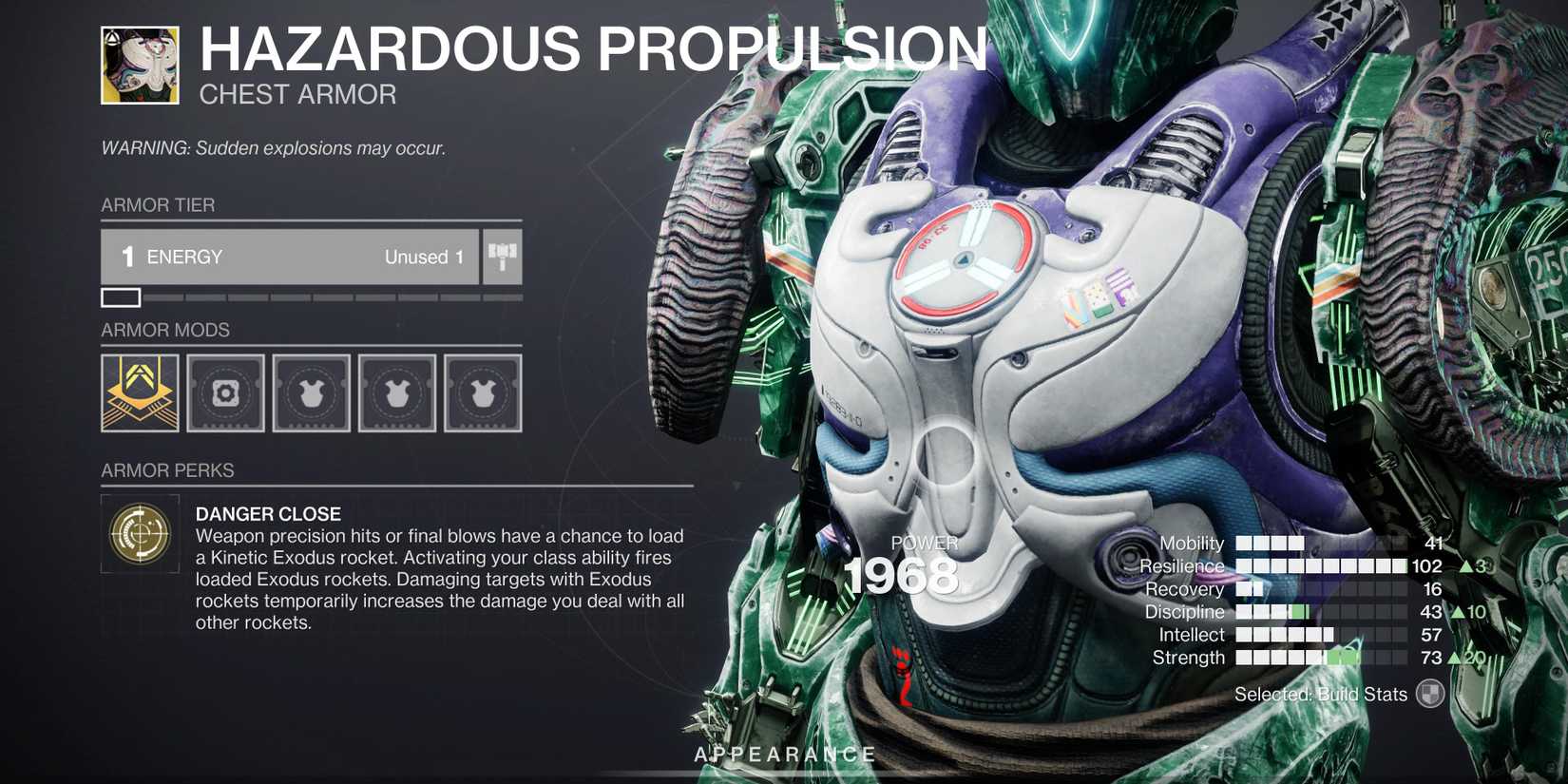Screen dimensions: 1568x784
Task: Open the last chest armor mod slot
Action: pyautogui.click(x=482, y=393)
